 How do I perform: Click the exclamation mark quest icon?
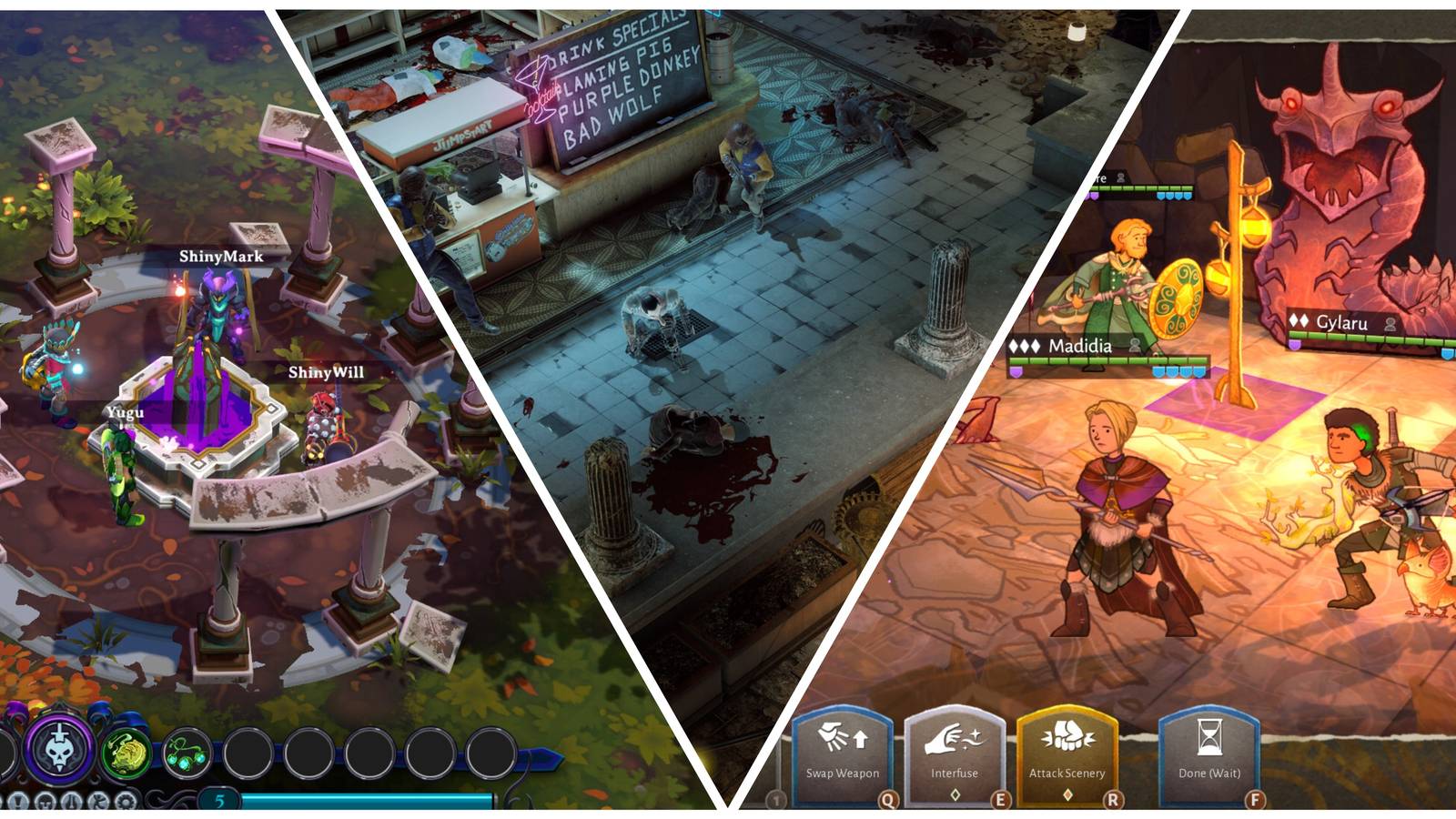coord(17,803)
